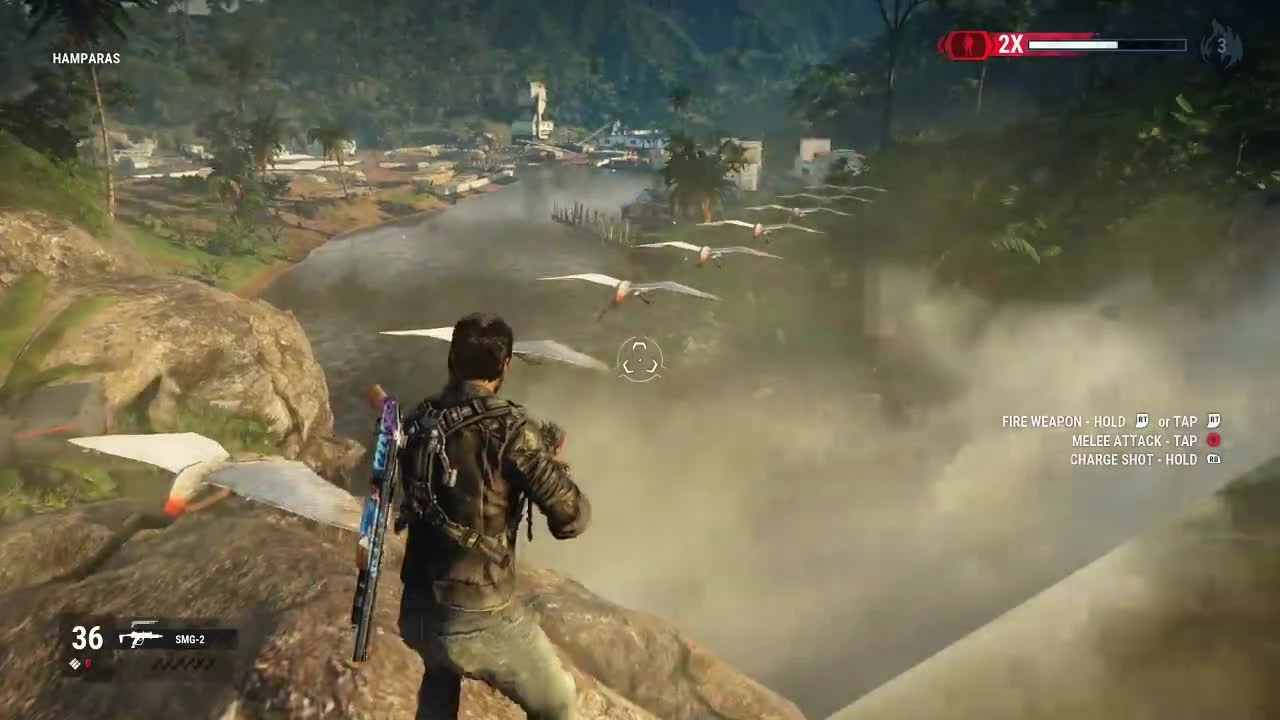Click the ammo counter showing 36

coord(87,638)
